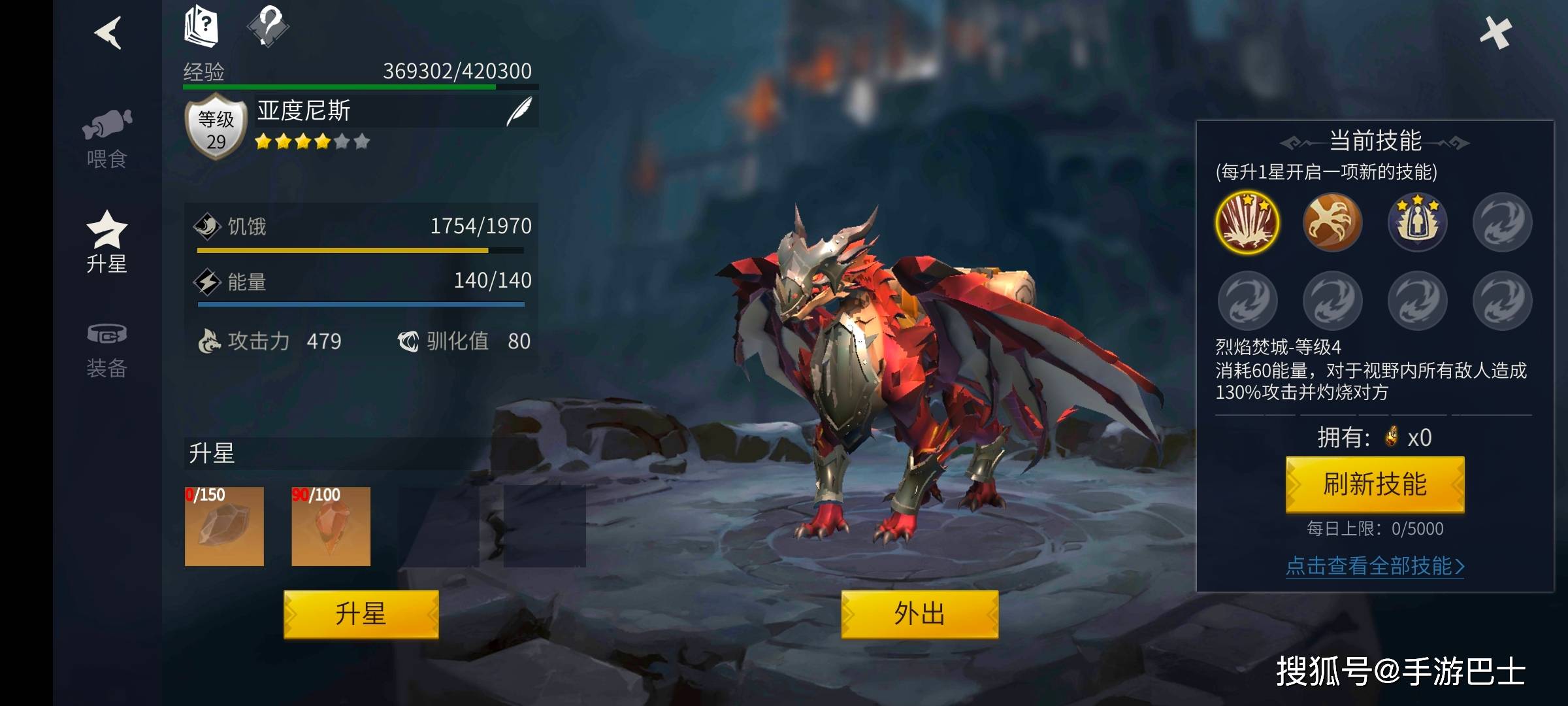Select the 烈焰焚城 flame burst skill icon
Image resolution: width=1568 pixels, height=706 pixels.
coord(1247,223)
